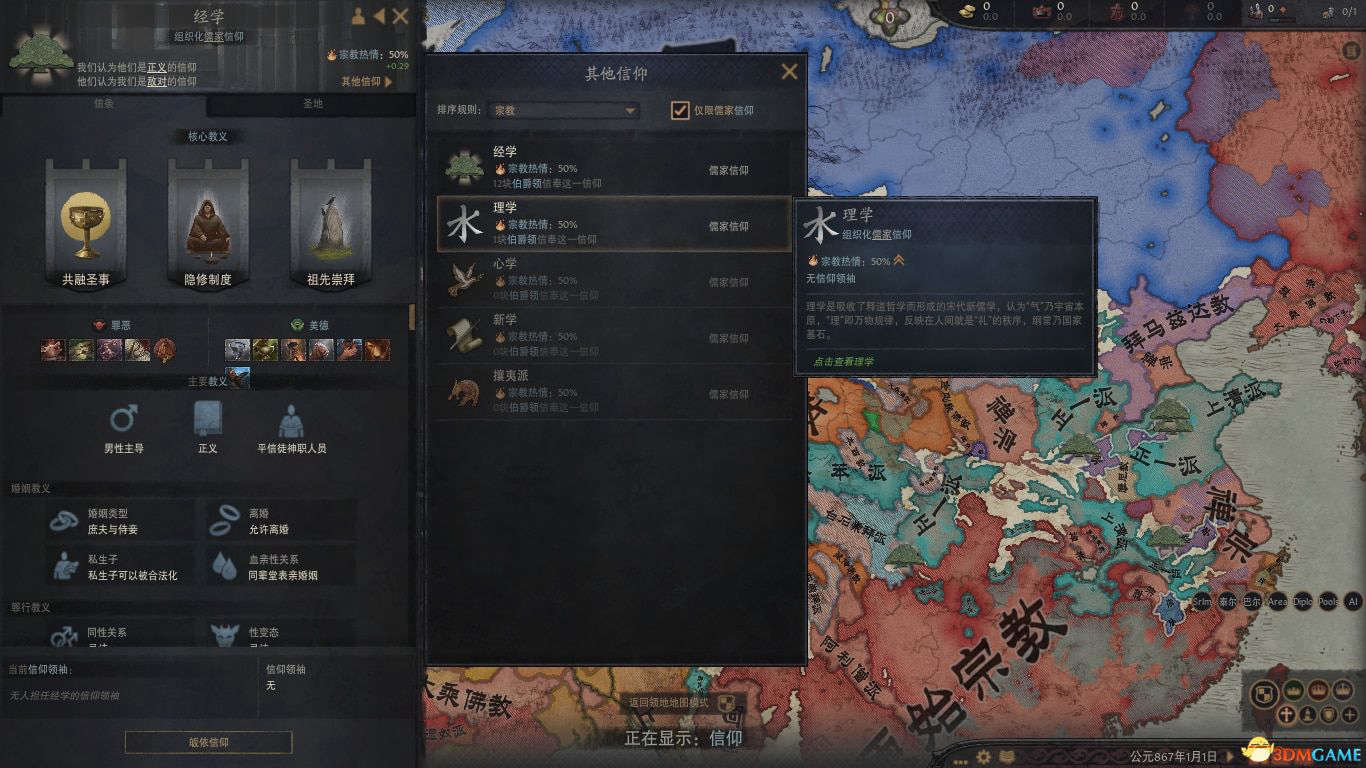Image resolution: width=1366 pixels, height=768 pixels.
Task: Toggle the 仅限儒家信仰 filter checkbox
Action: (678, 110)
